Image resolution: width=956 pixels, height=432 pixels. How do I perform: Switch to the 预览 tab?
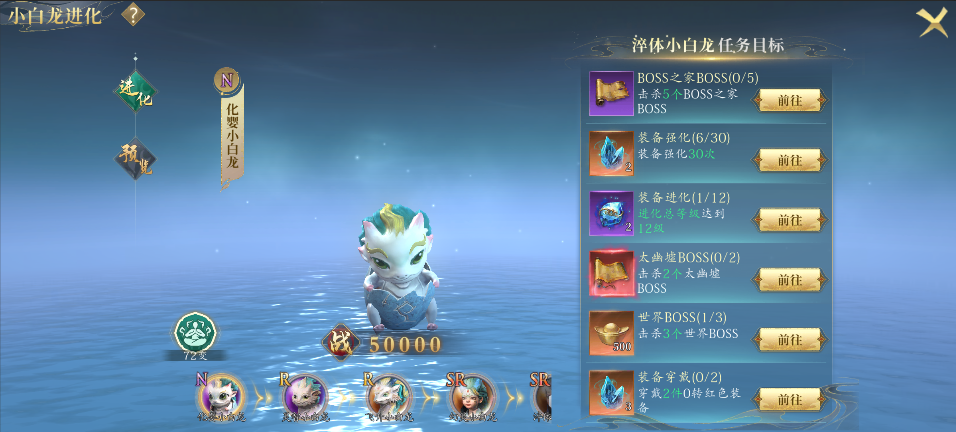(x=134, y=158)
